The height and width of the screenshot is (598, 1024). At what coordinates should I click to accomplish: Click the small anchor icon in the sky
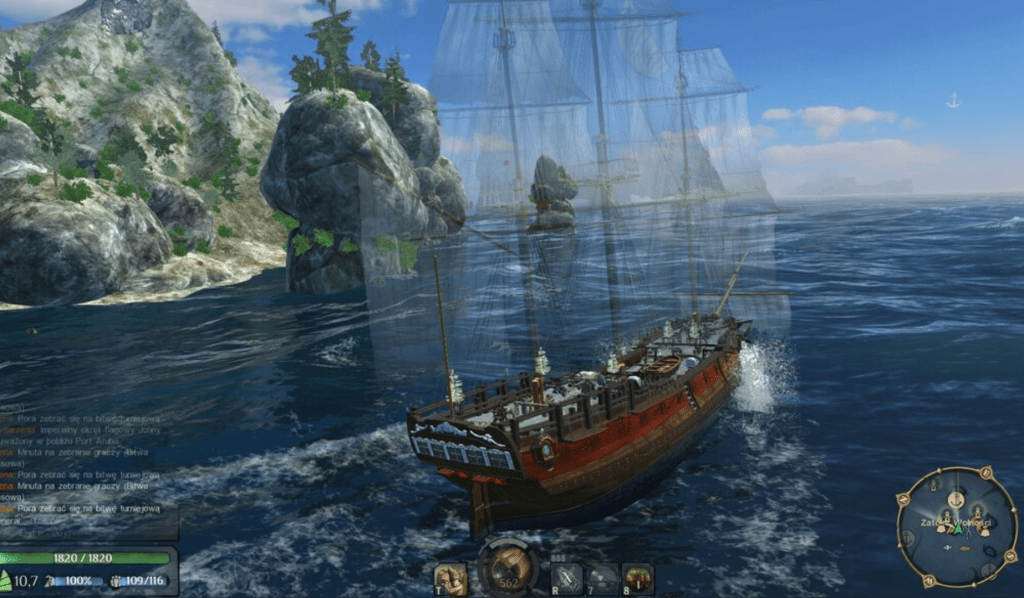[953, 100]
